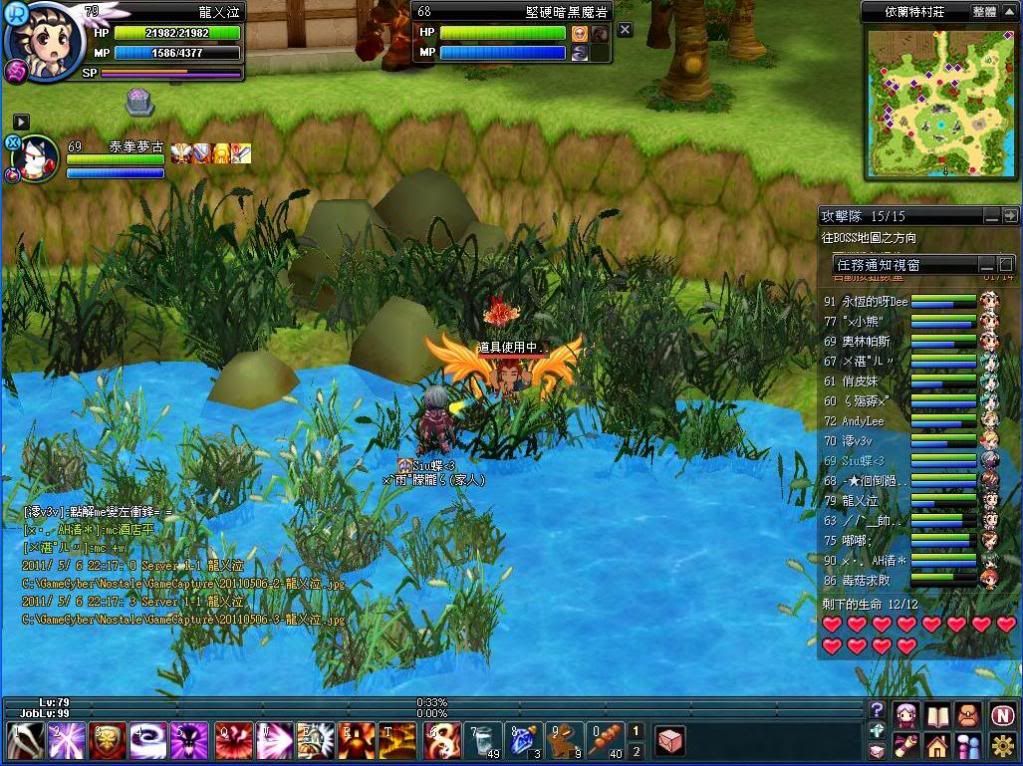Collapse the minimap with the arrow button

tap(1009, 11)
